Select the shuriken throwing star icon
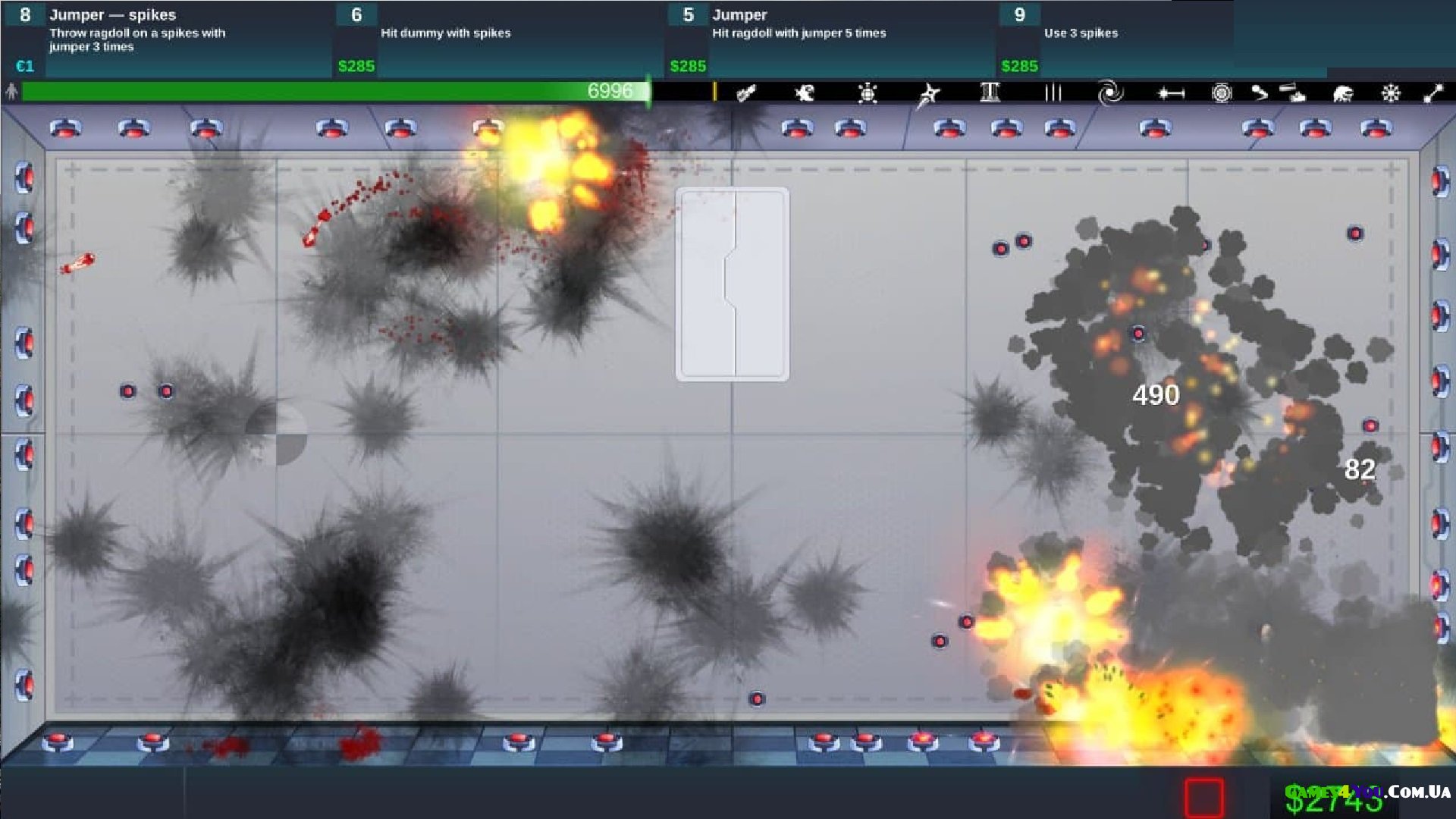Viewport: 1456px width, 819px height. 929,95
